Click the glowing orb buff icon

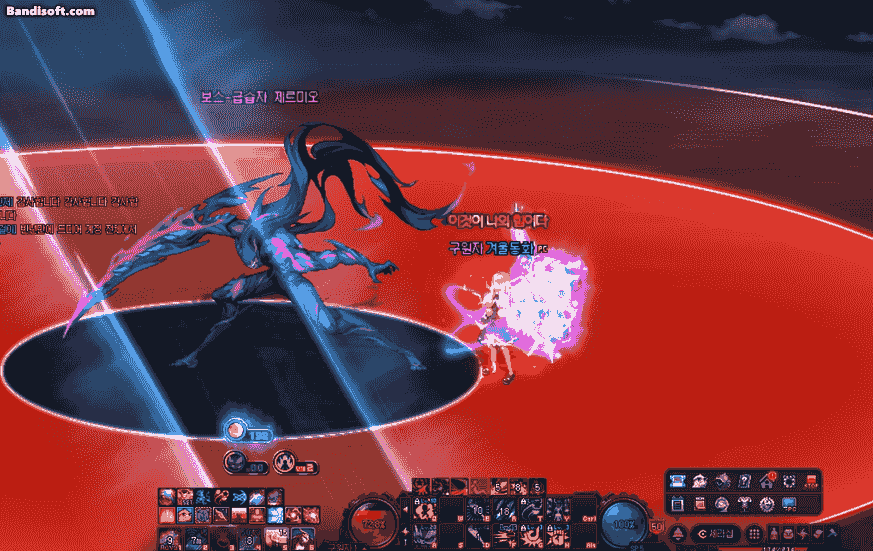[x=235, y=431]
